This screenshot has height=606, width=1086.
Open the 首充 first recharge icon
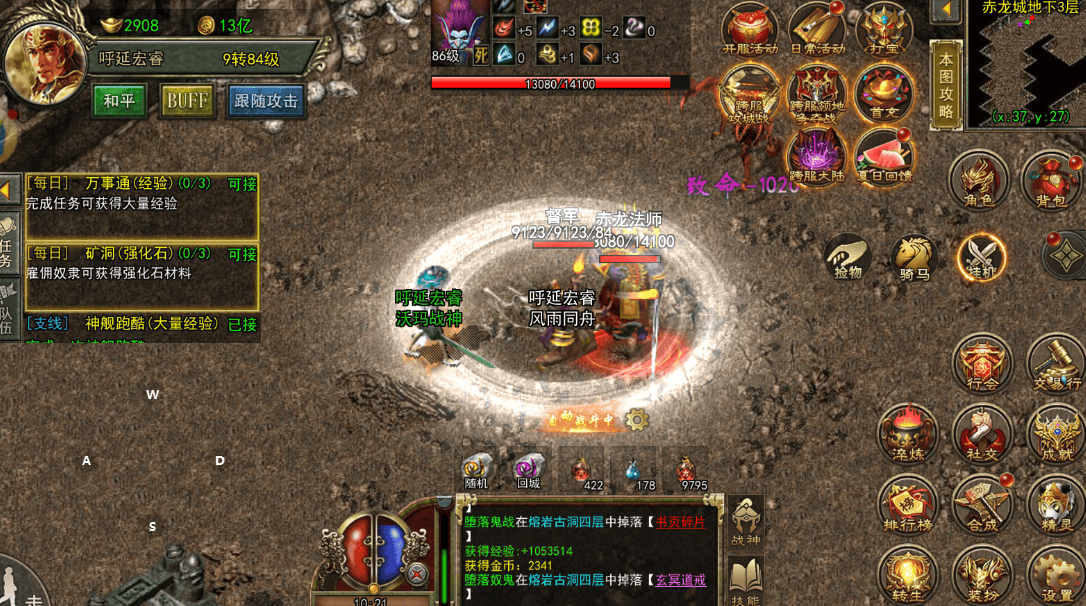click(x=883, y=94)
